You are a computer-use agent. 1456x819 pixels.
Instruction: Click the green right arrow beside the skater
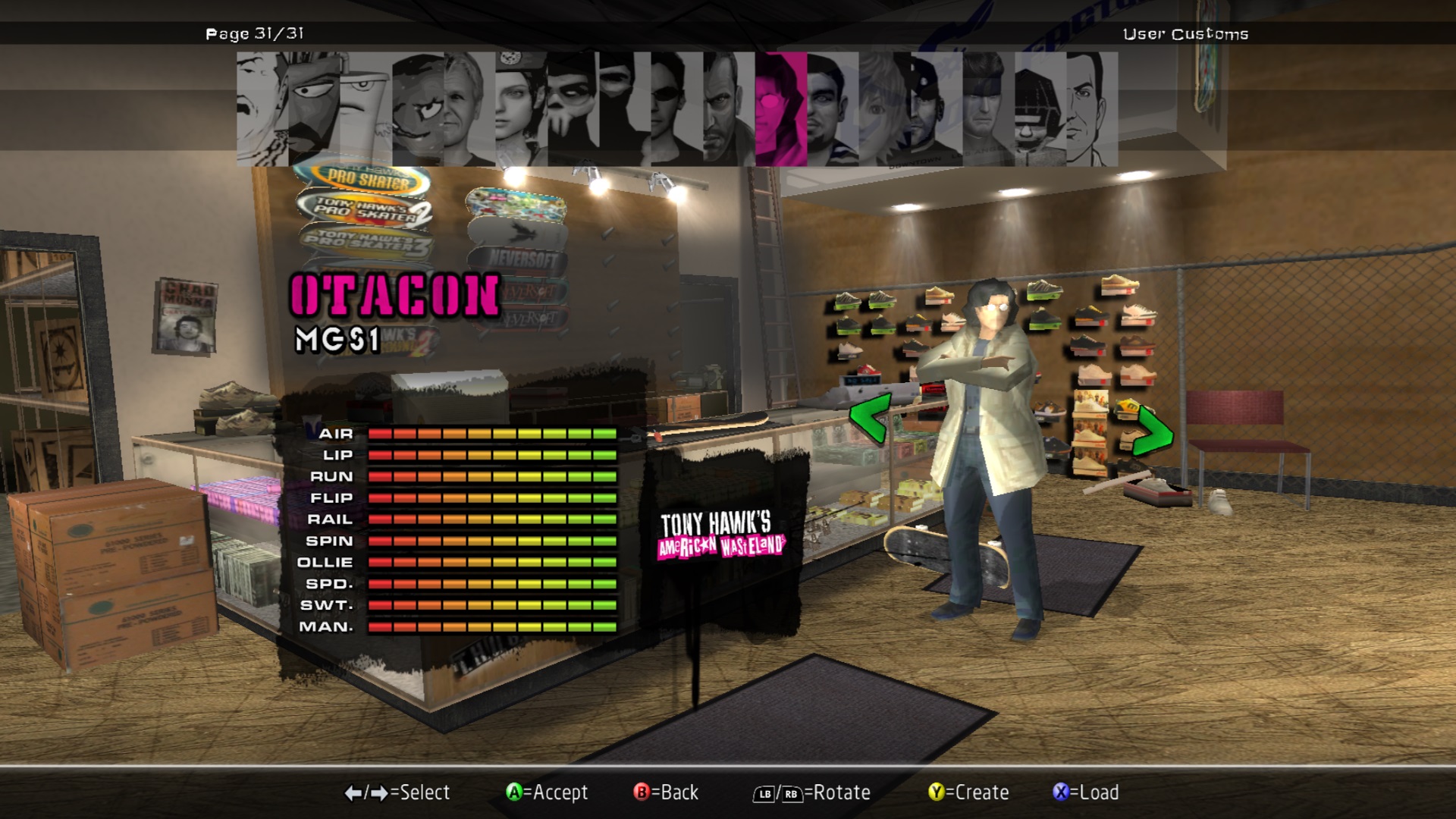pyautogui.click(x=1153, y=432)
